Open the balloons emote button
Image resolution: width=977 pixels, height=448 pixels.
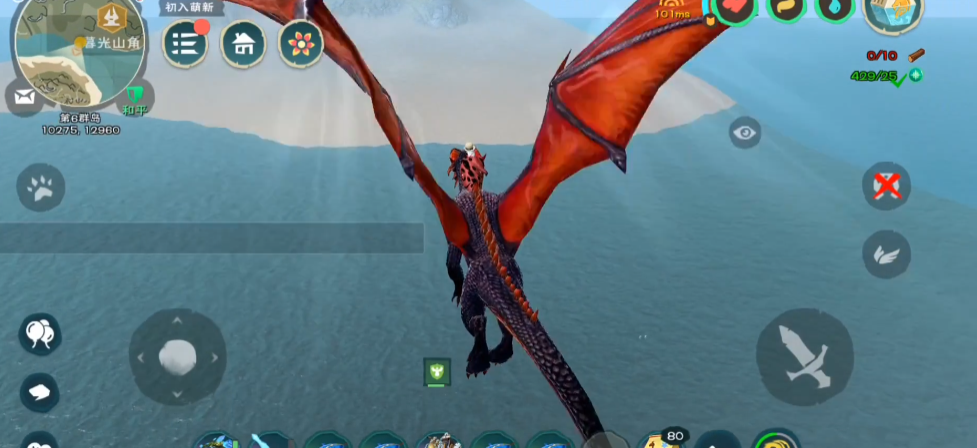pos(41,334)
